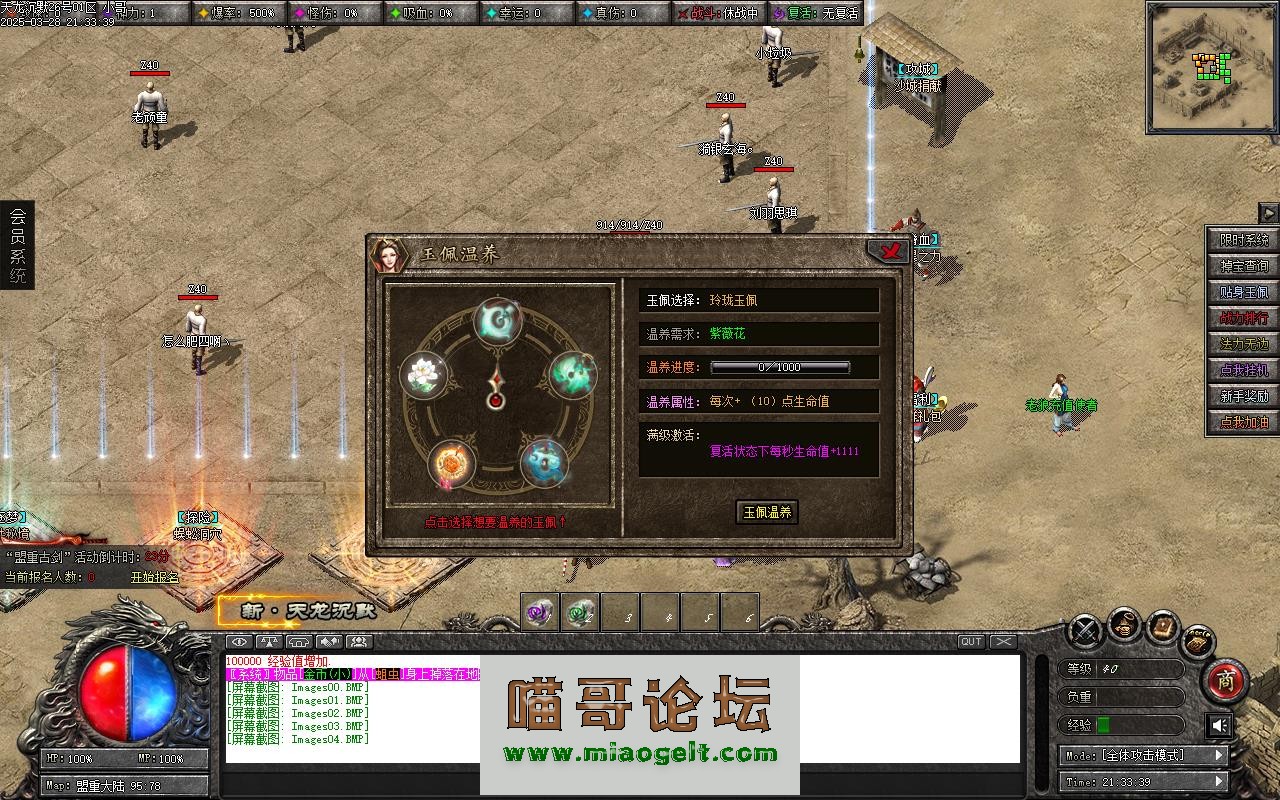Open the 会员系统 member panel
This screenshot has height=800, width=1280.
[x=17, y=245]
